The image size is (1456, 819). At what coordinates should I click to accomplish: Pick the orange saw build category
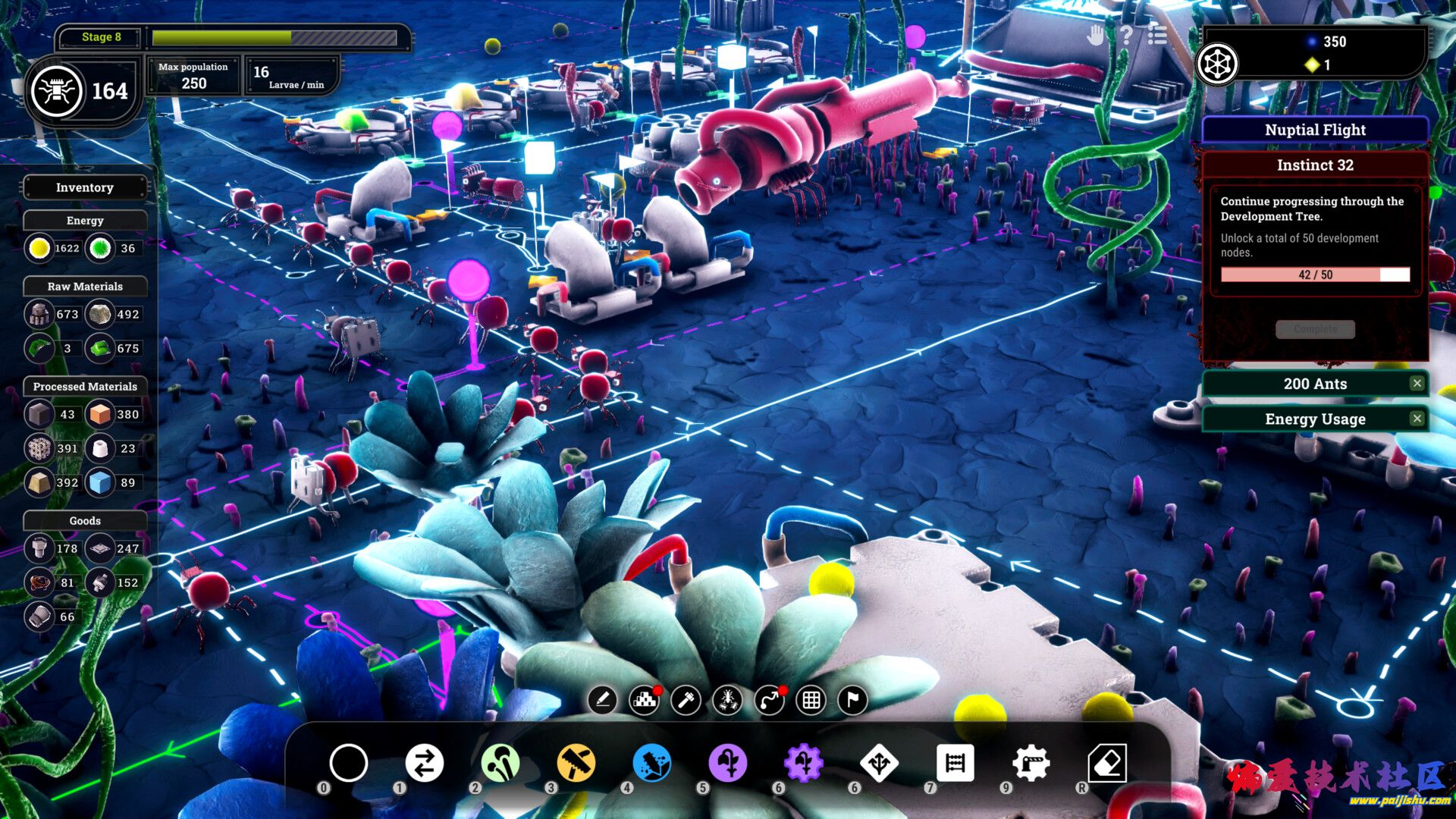(x=576, y=763)
